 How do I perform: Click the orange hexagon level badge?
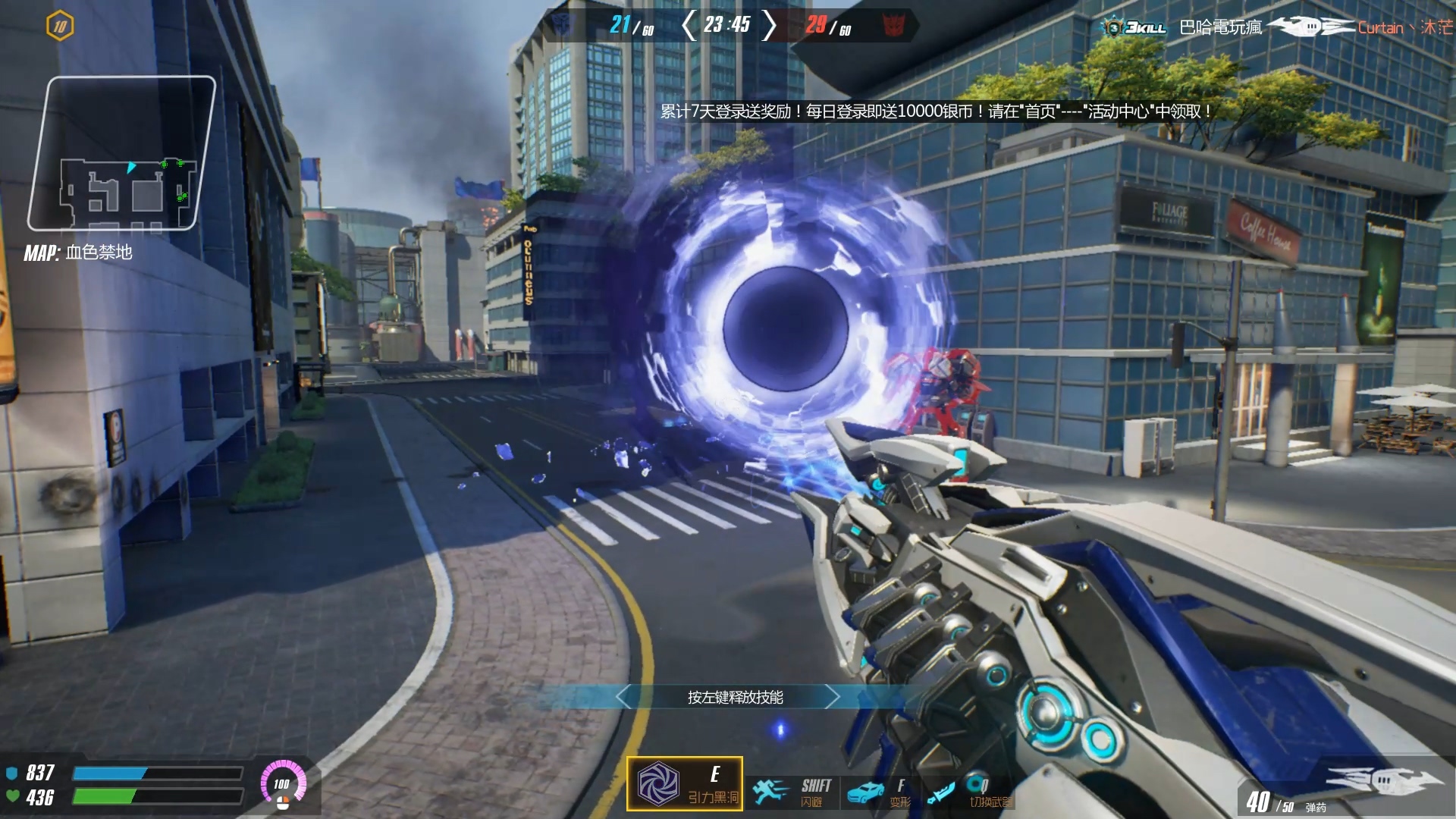(60, 27)
